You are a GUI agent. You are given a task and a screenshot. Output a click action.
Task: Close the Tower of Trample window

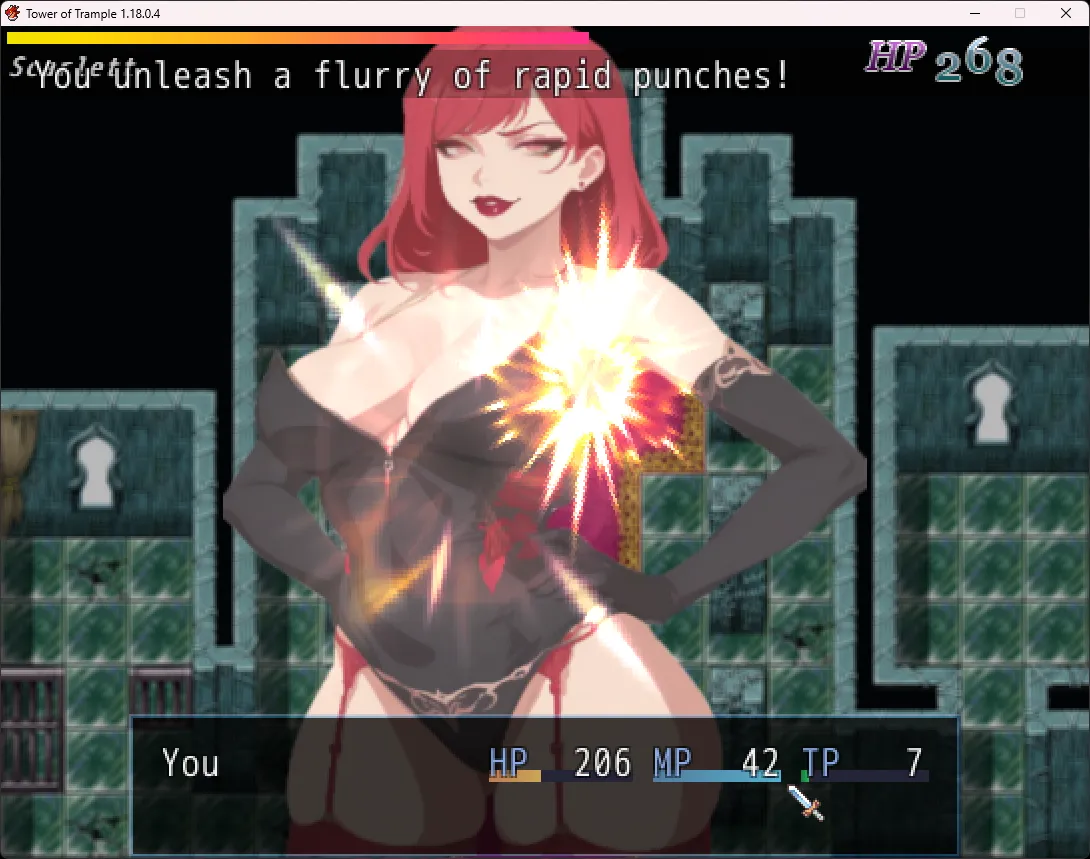(x=1065, y=13)
